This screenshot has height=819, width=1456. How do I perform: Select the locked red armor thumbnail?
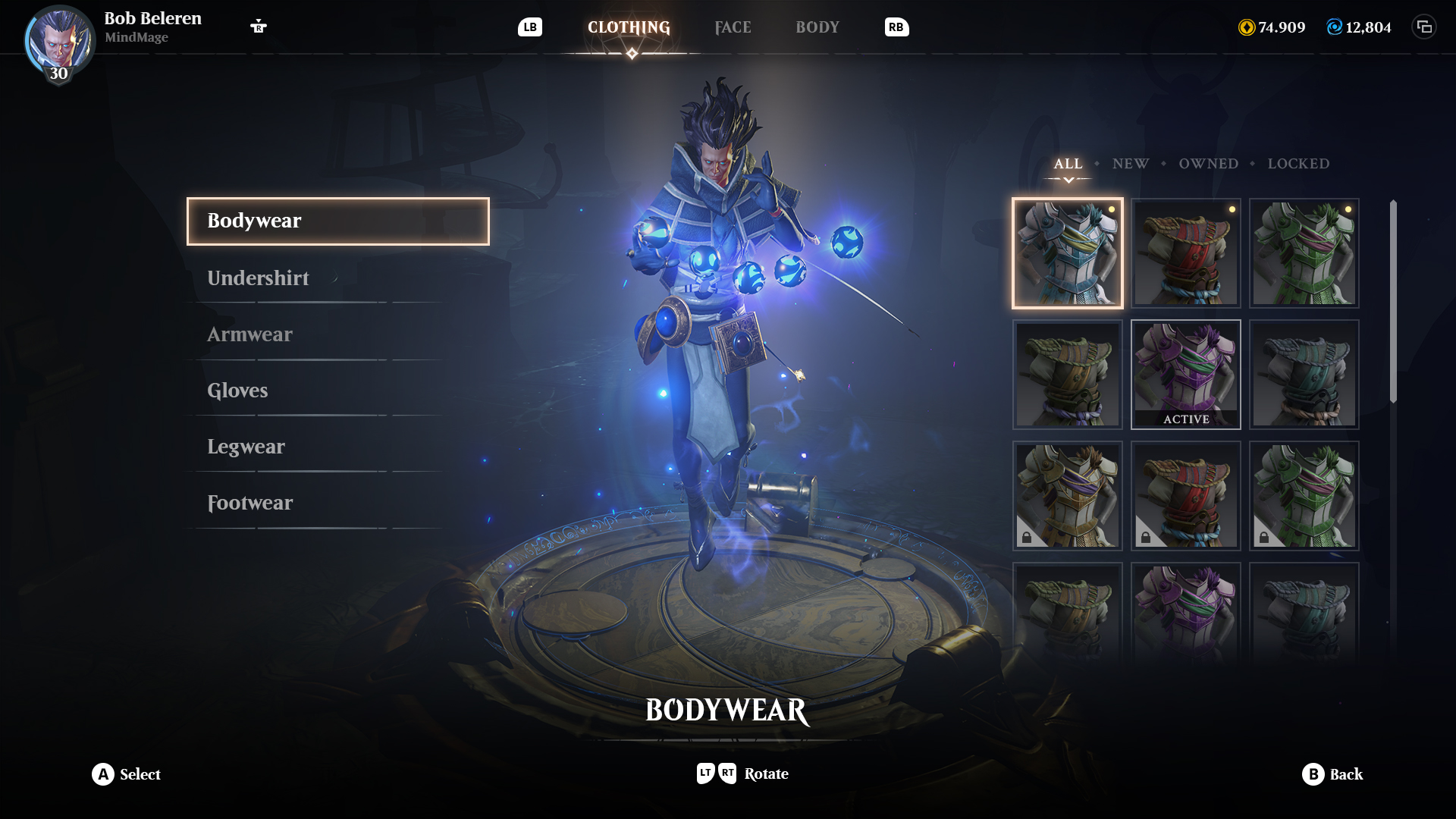(x=1185, y=496)
